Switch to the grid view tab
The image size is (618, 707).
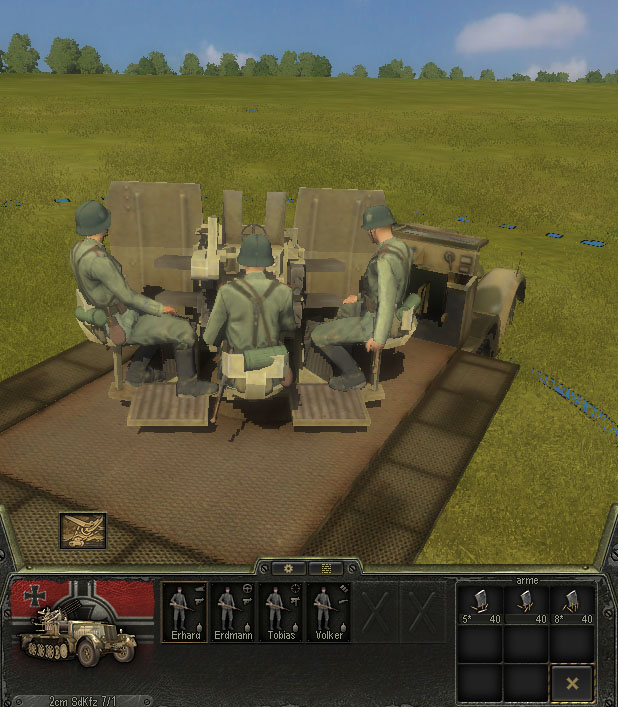pos(325,568)
